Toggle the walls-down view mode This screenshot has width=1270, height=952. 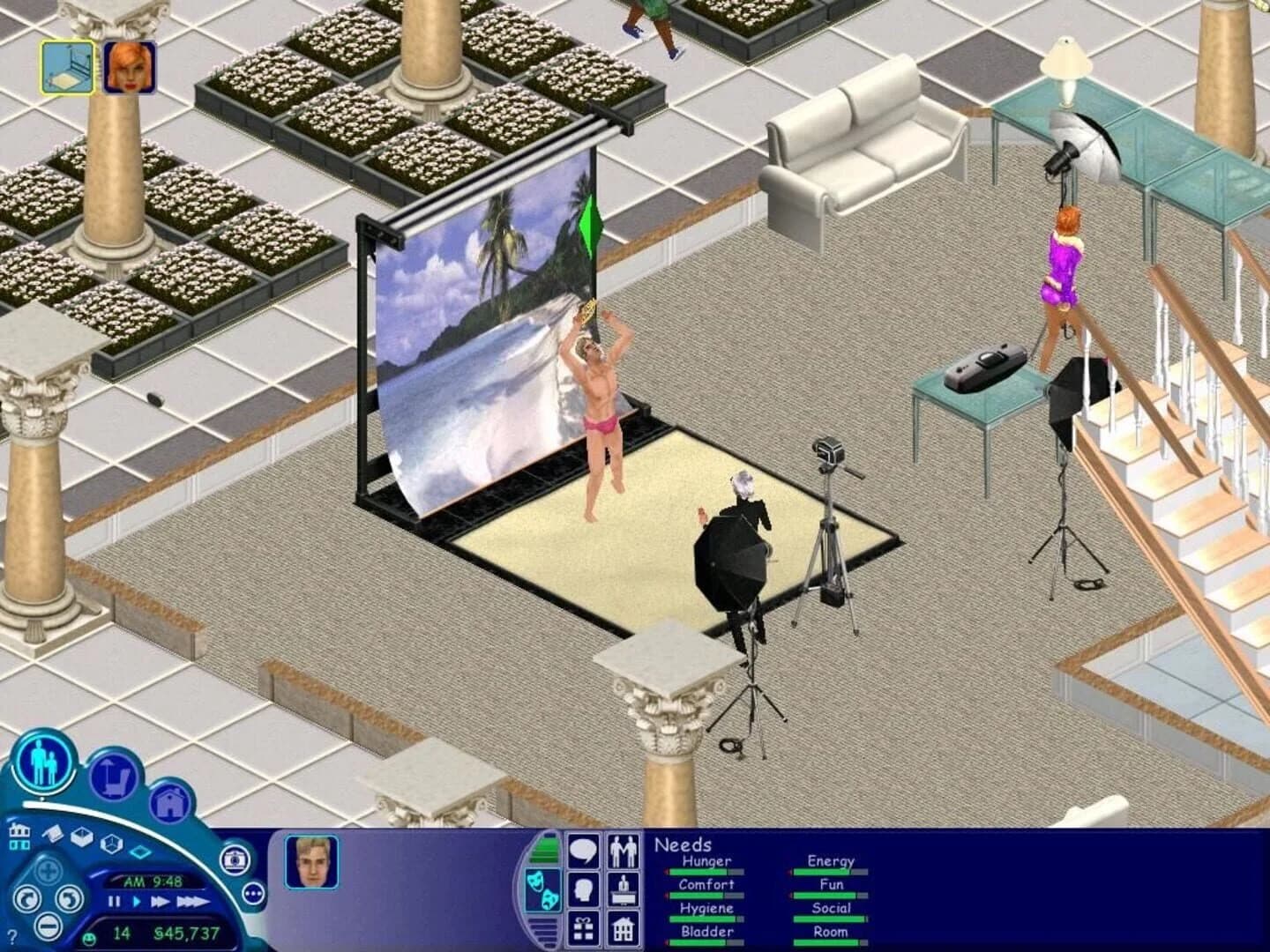pyautogui.click(x=83, y=838)
